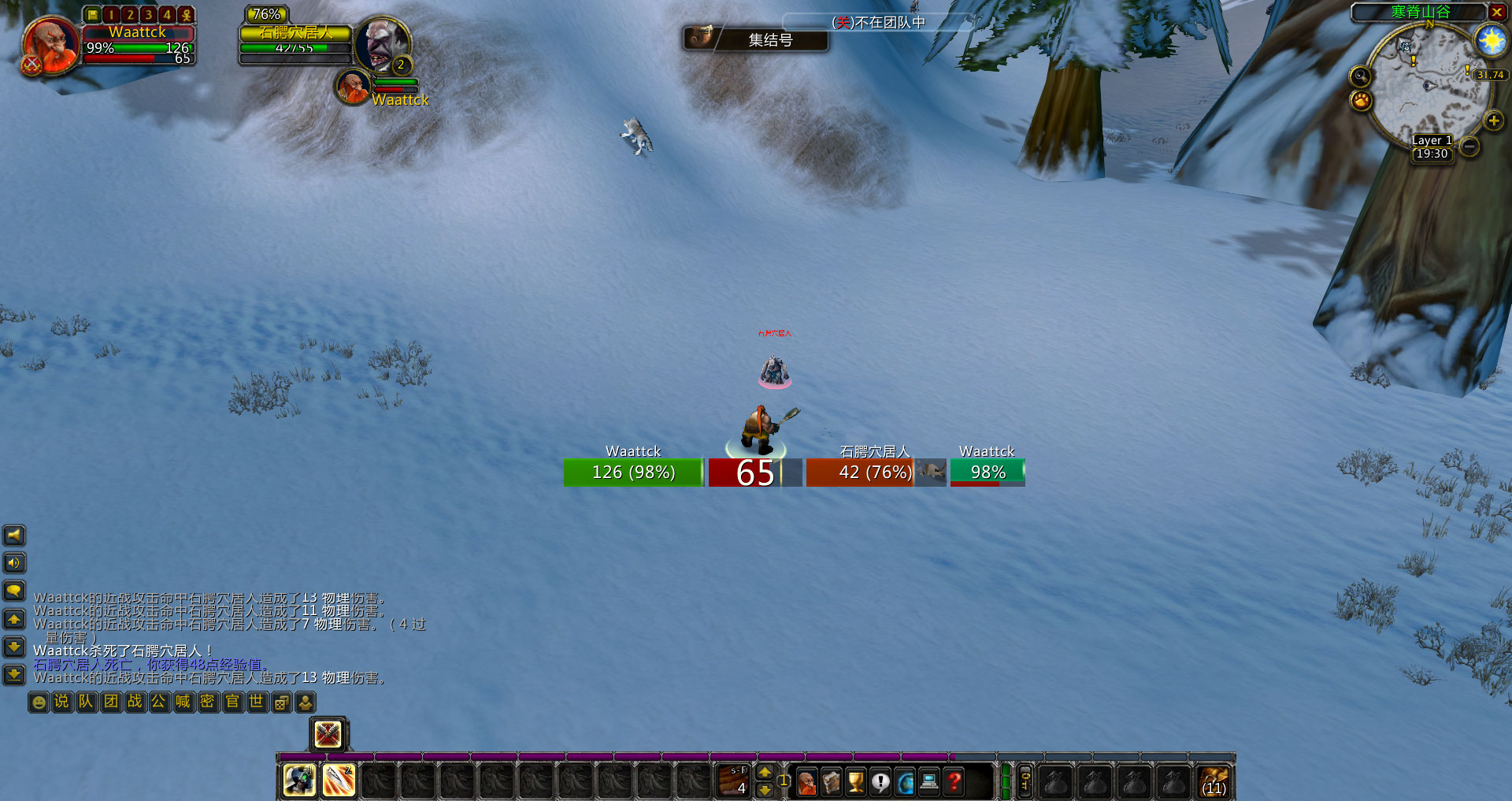Open the character info dwarf portrait button
The height and width of the screenshot is (801, 1512).
point(807,781)
